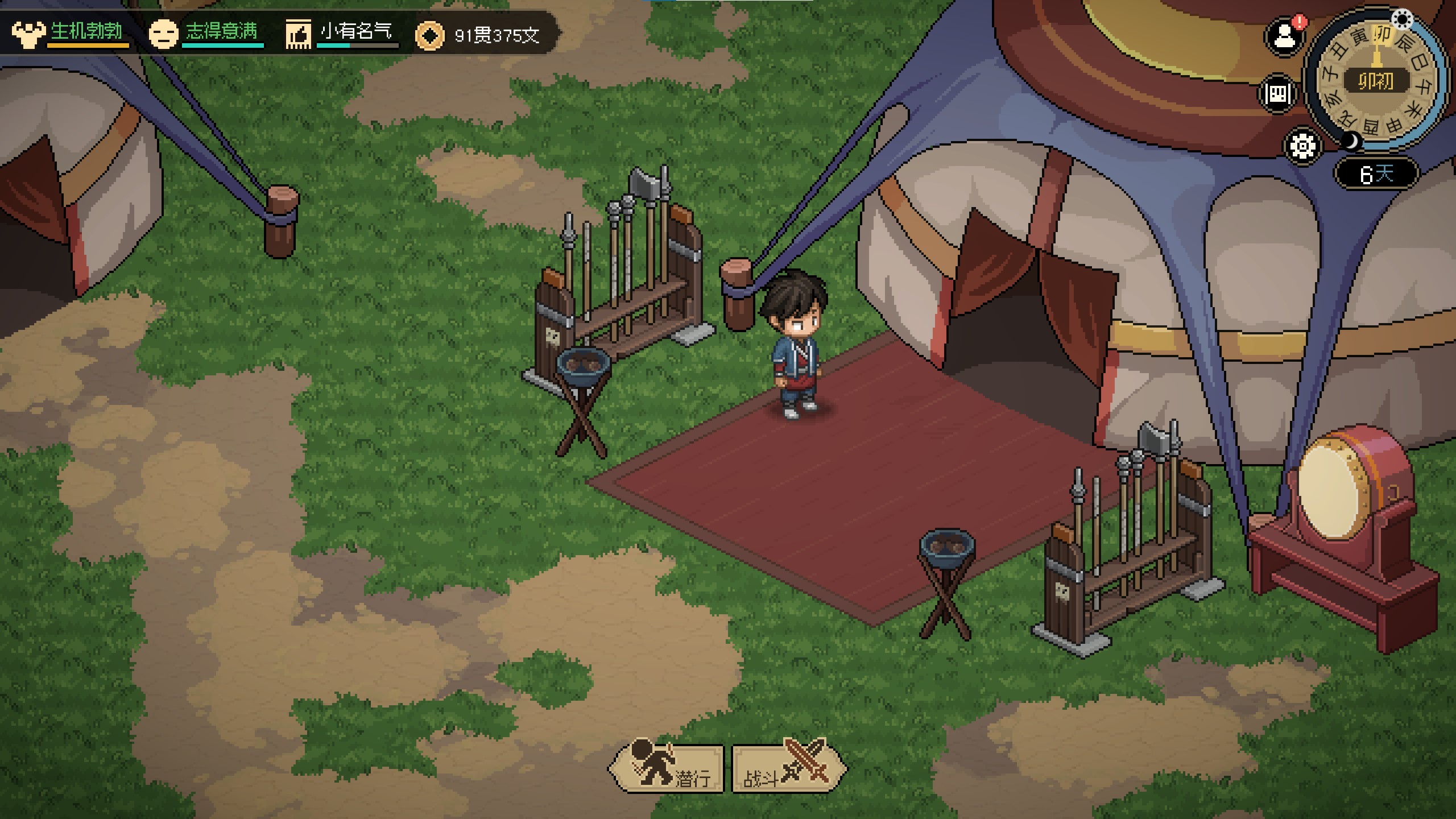Open the scroll journal icon

1278,93
